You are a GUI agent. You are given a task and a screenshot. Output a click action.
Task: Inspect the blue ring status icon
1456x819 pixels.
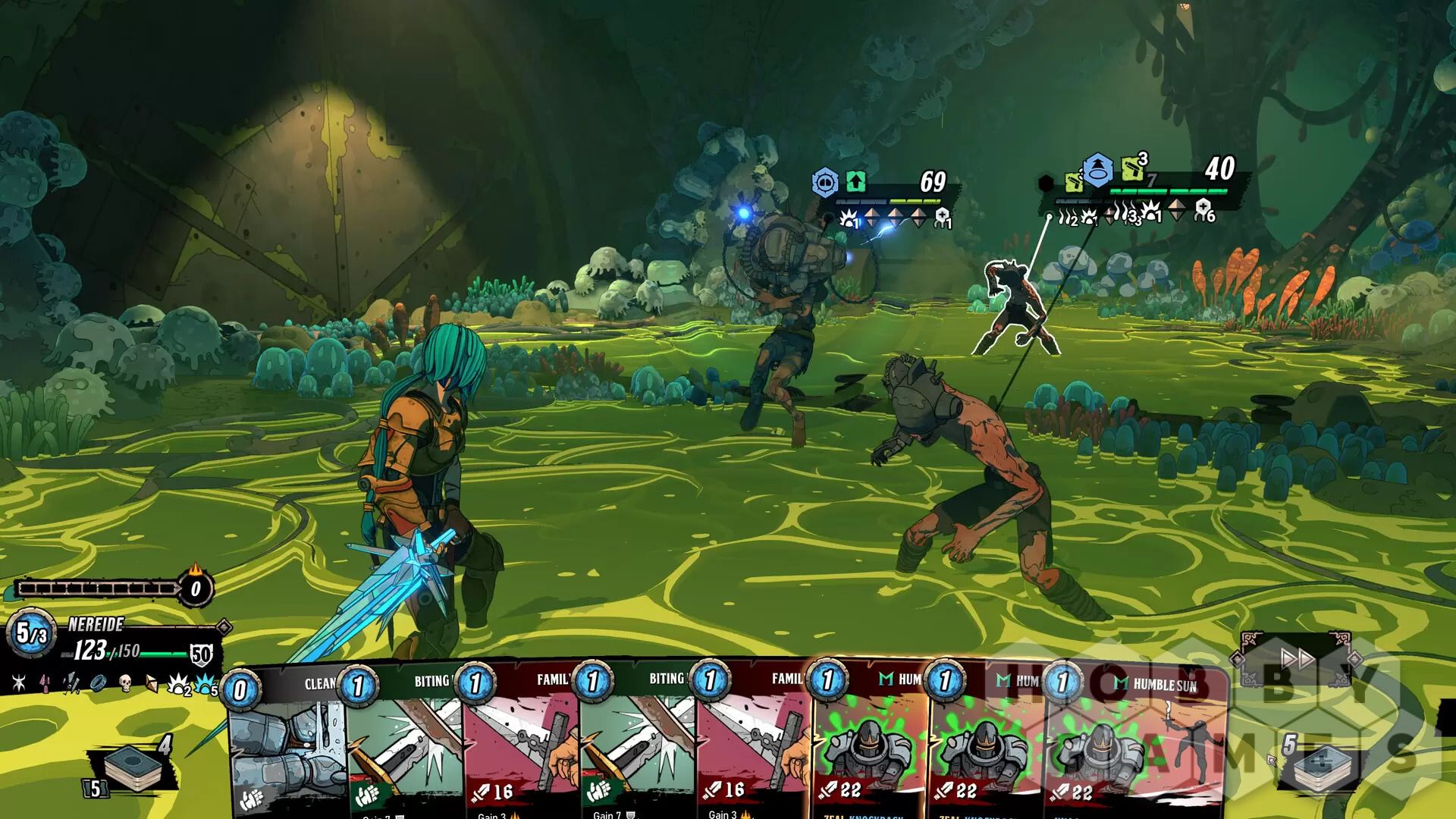97,682
